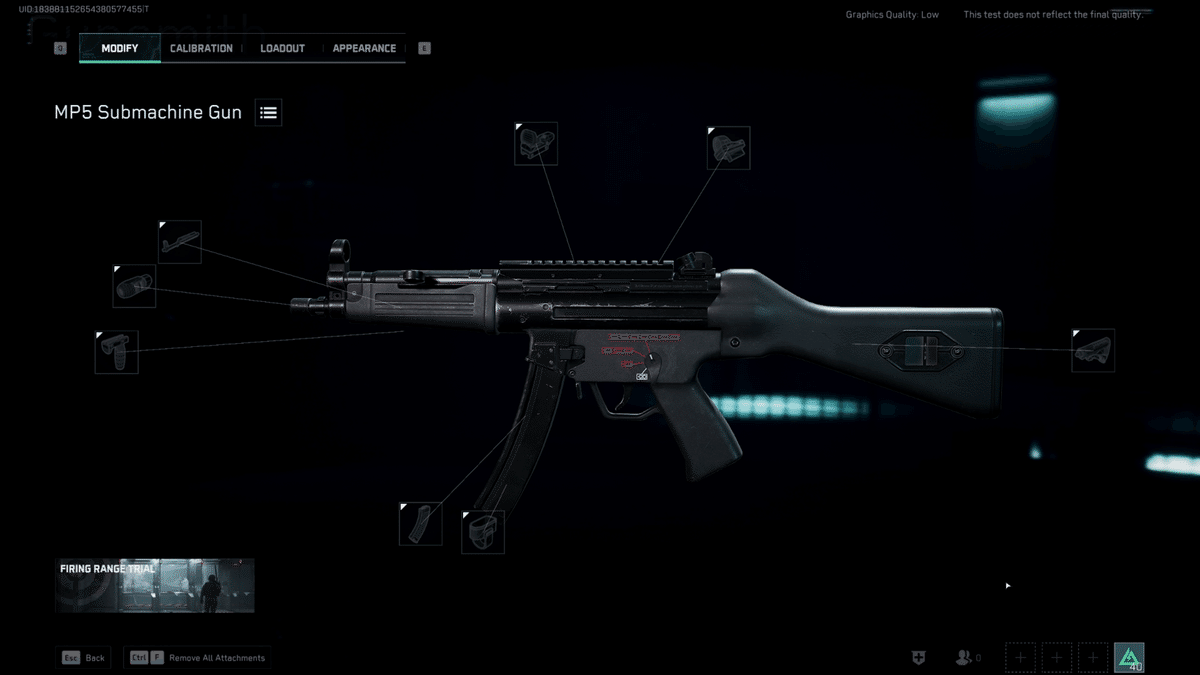The height and width of the screenshot is (675, 1200).
Task: Click the green triangle level badge
Action: [1129, 657]
